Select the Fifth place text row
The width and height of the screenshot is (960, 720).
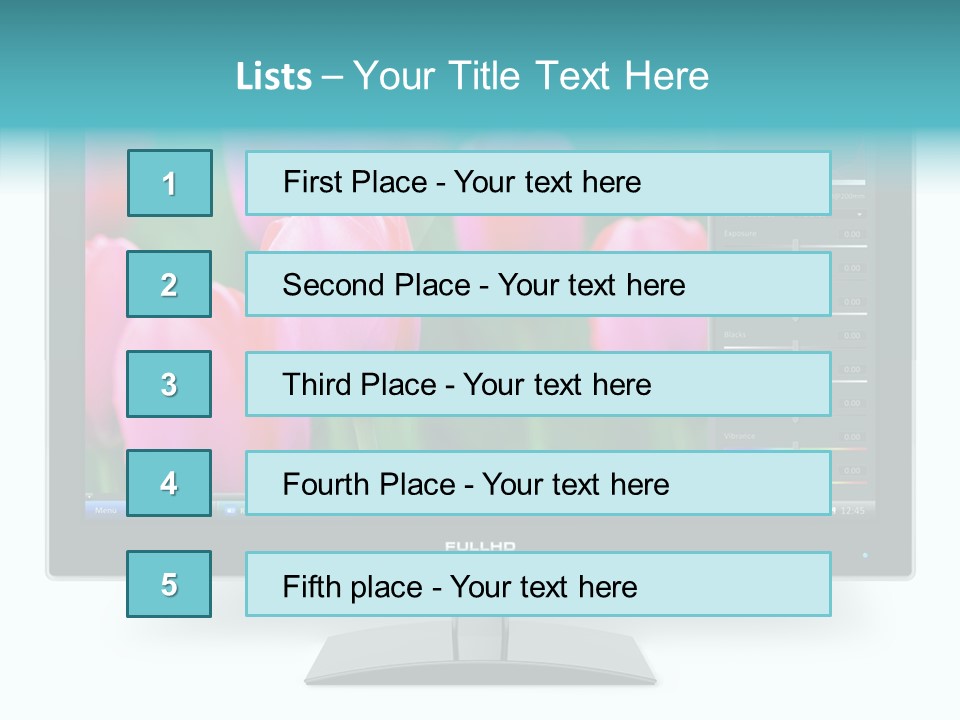point(538,584)
